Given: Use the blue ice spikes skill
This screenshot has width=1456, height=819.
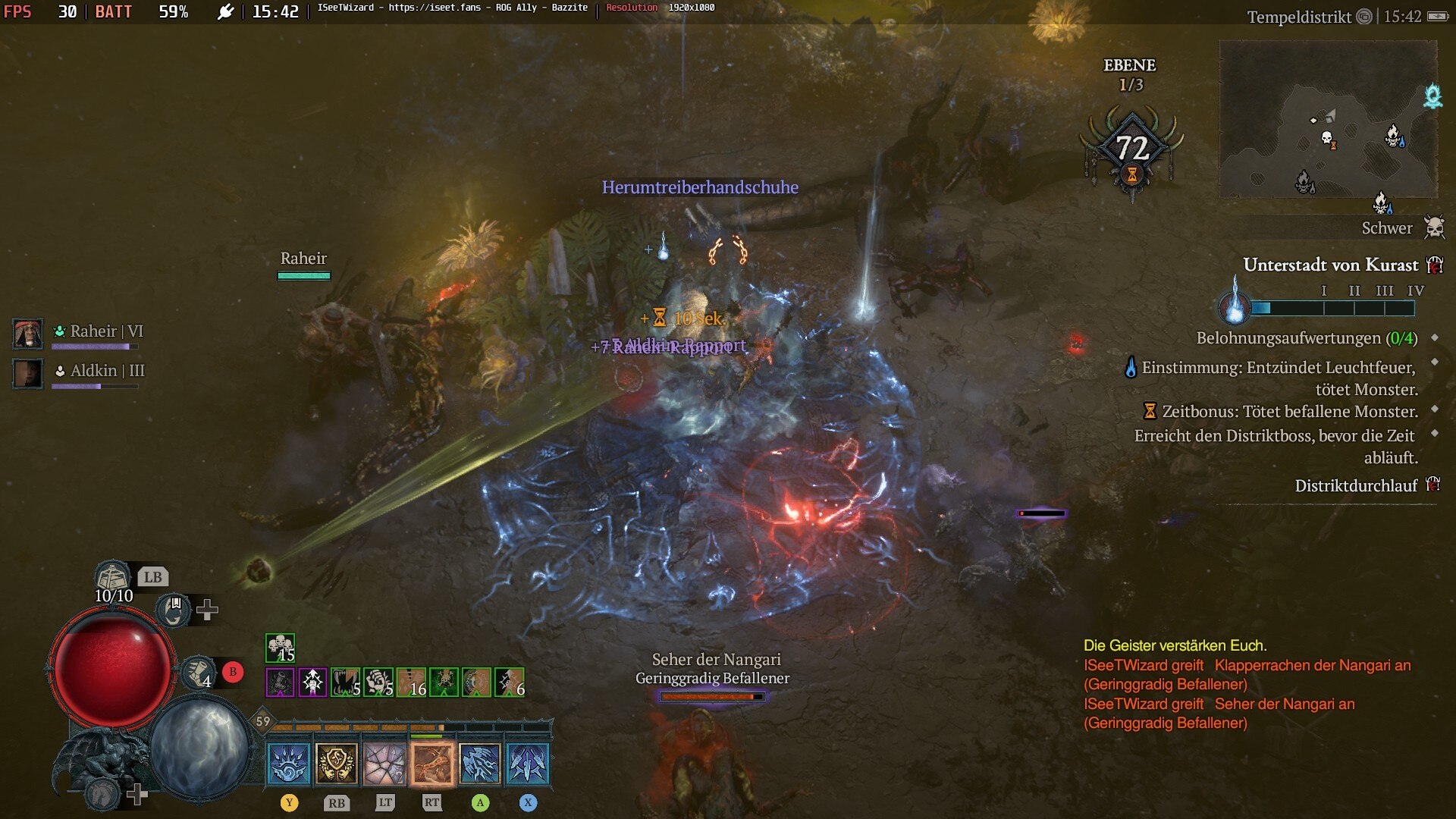Looking at the screenshot, I should (x=528, y=763).
